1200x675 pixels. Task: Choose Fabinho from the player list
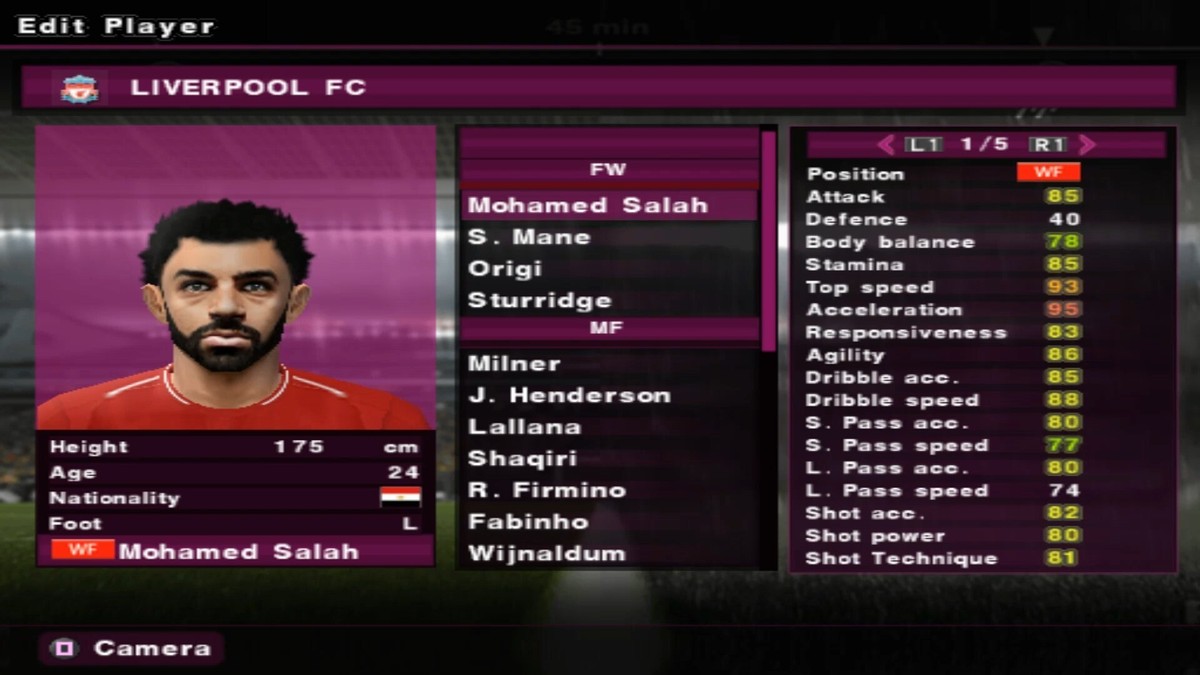(x=528, y=522)
